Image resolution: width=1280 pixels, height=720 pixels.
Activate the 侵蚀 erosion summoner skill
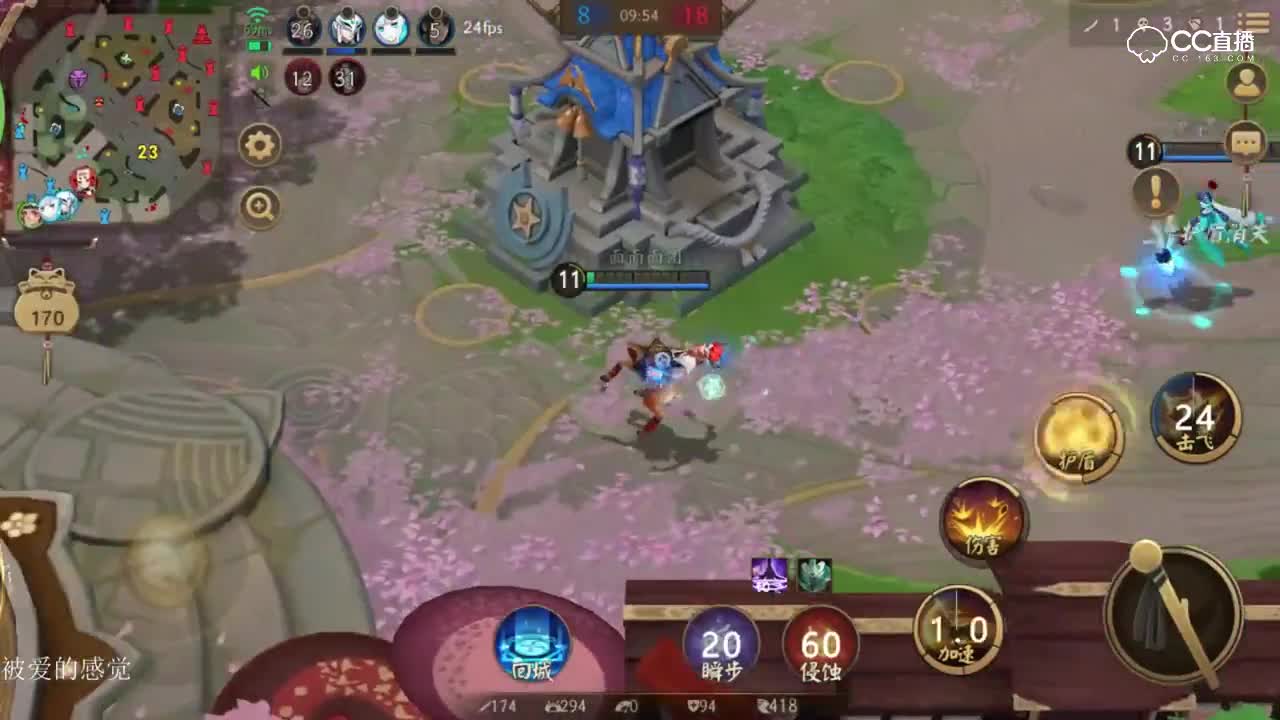point(822,646)
